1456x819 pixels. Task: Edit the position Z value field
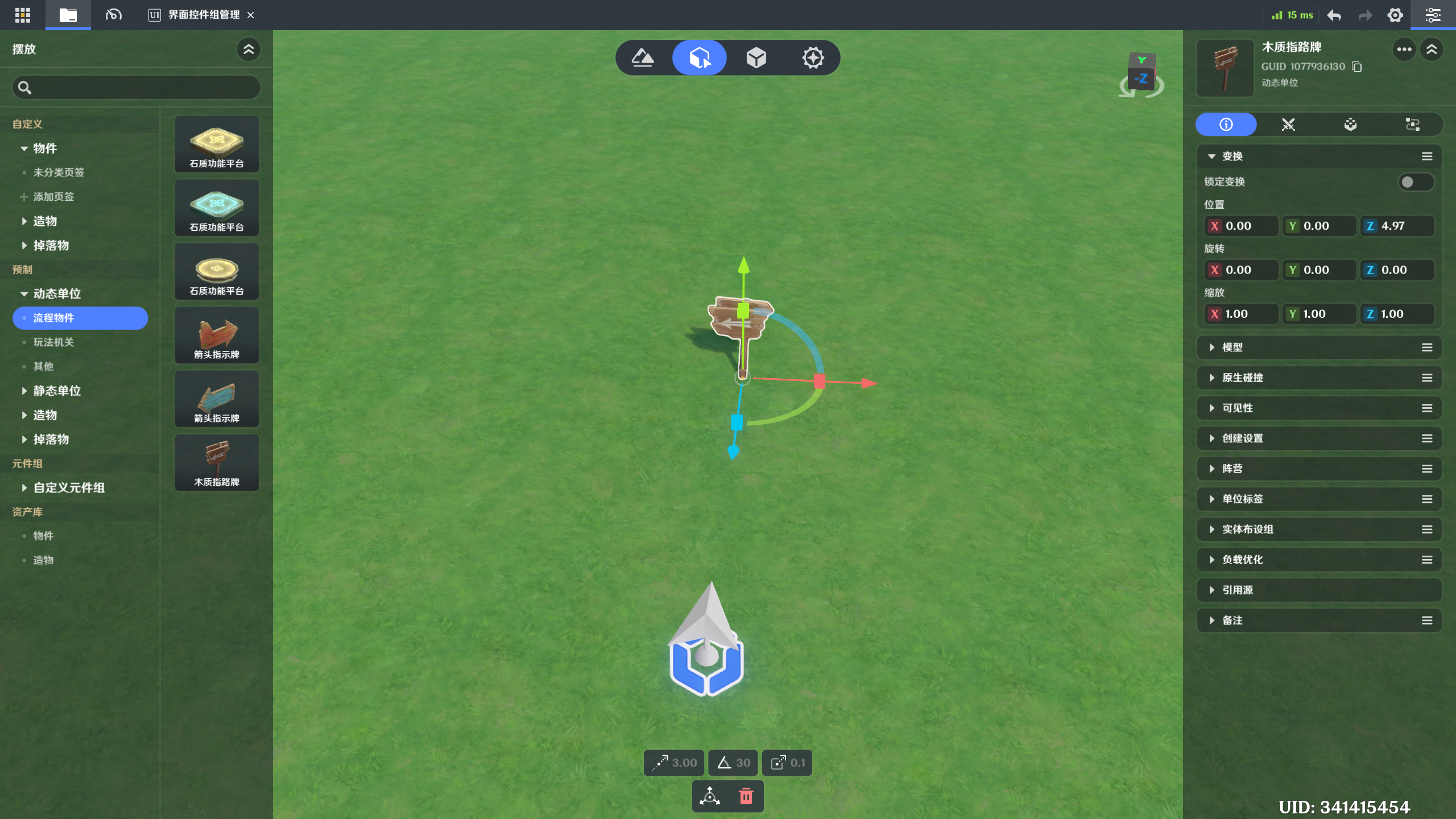[x=1403, y=226]
